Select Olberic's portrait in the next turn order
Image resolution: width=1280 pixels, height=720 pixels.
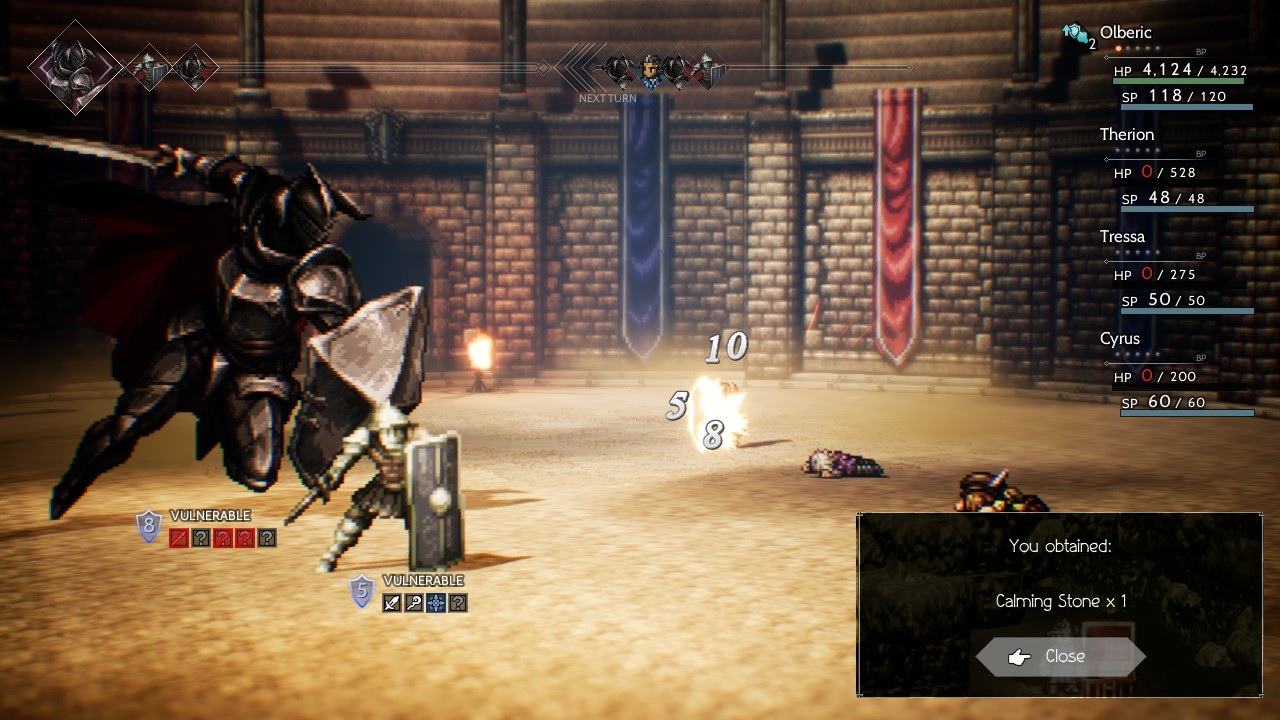point(651,70)
